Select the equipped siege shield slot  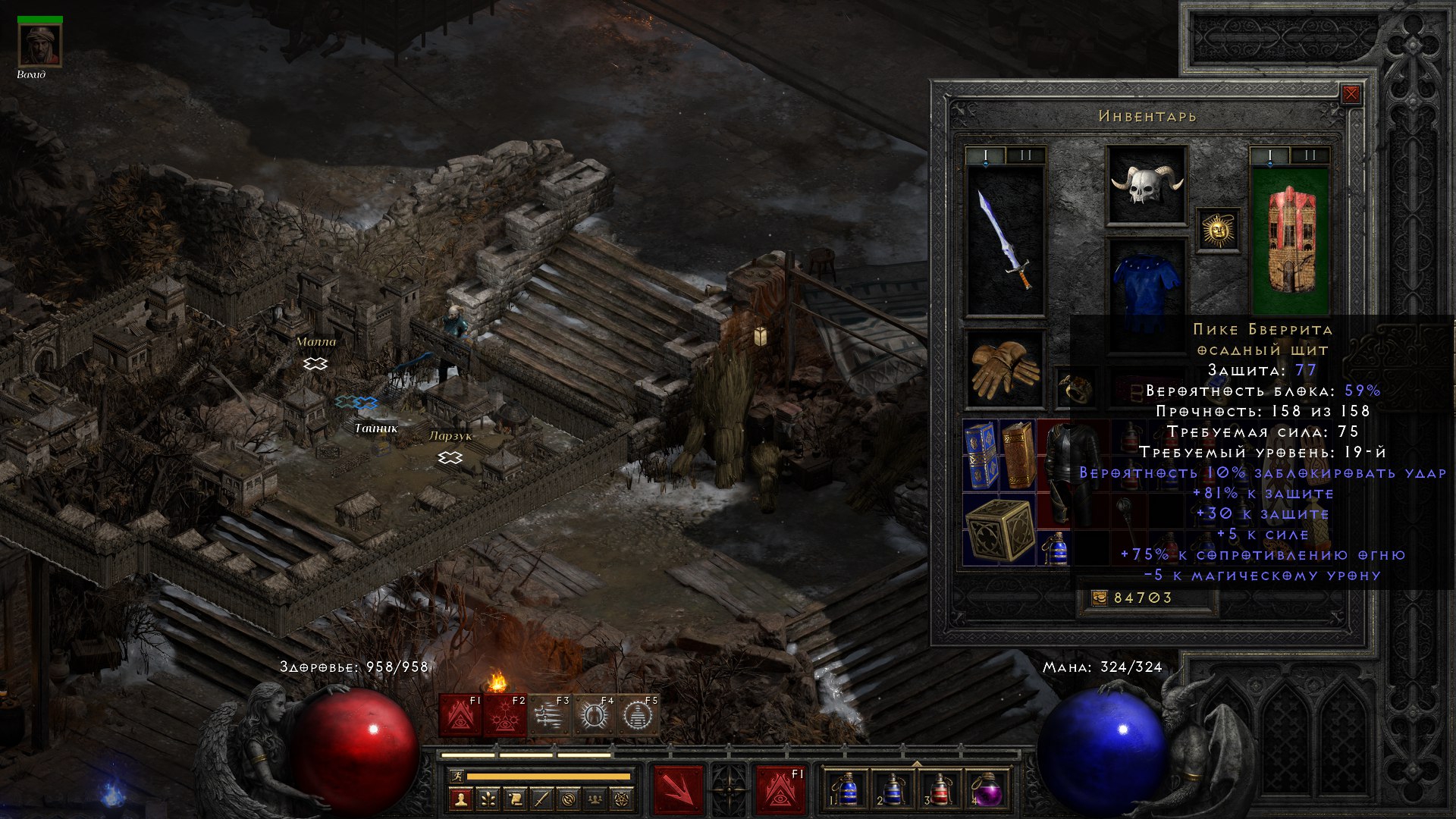(x=1289, y=240)
